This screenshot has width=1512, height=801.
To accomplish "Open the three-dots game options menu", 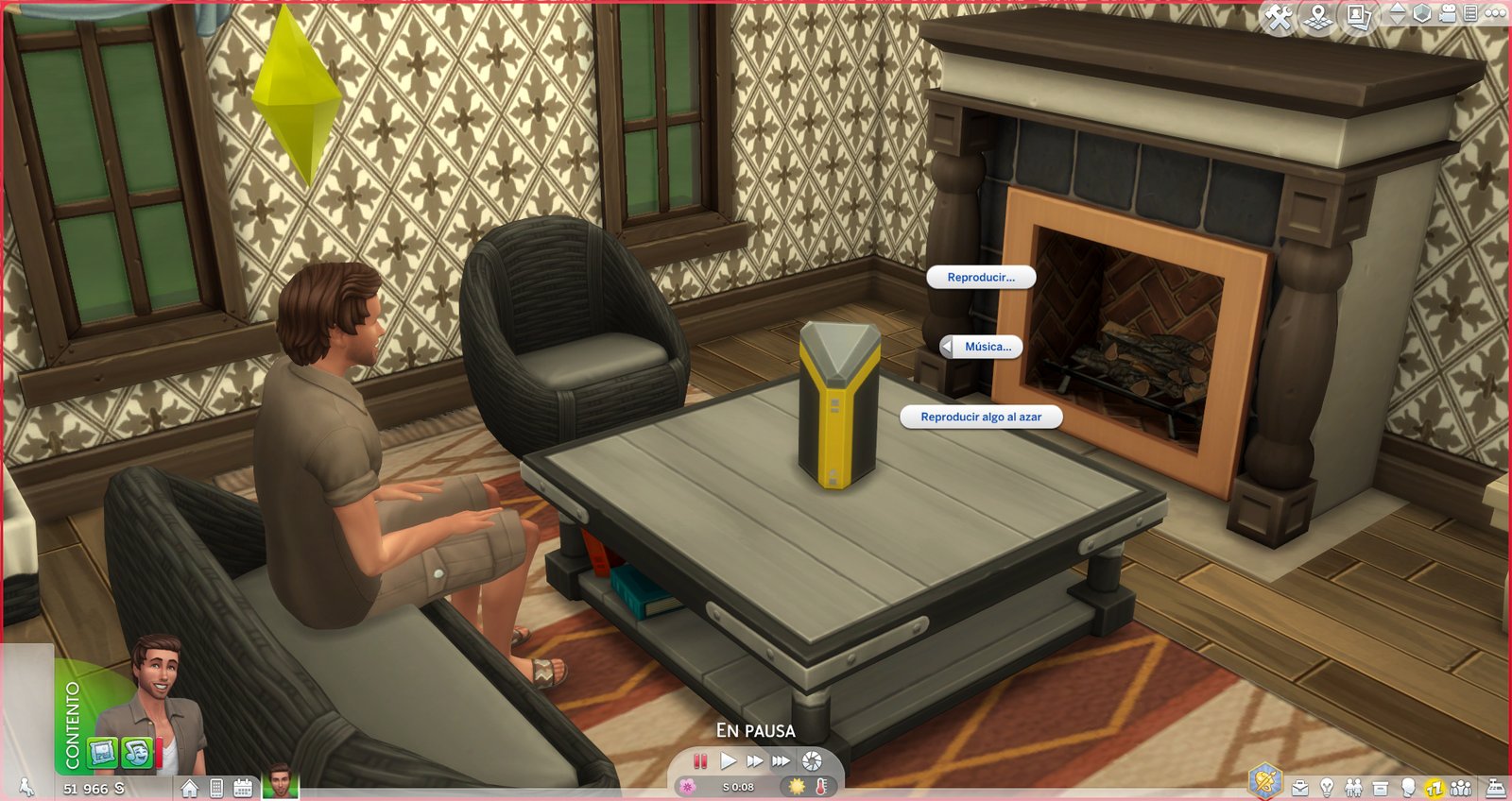I will [x=1496, y=14].
